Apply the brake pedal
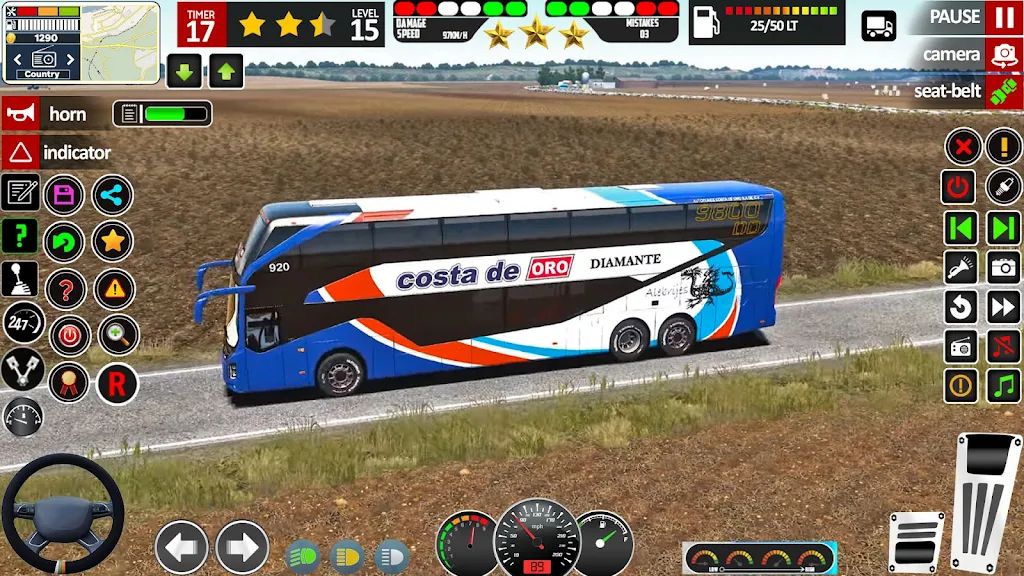Screen dimensions: 1024x576 (916, 542)
